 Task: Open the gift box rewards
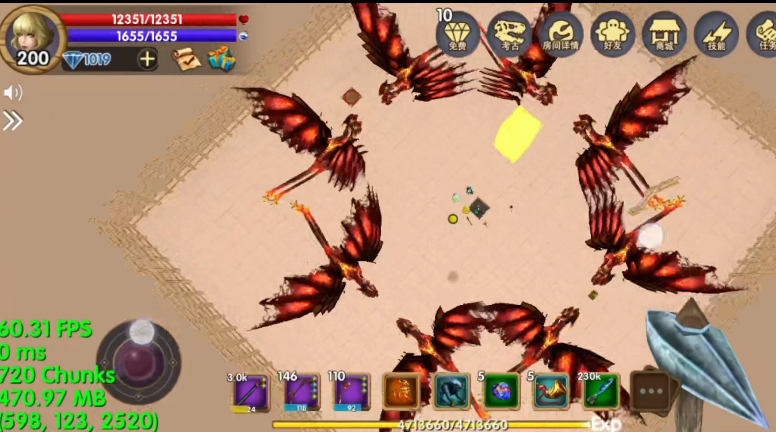tap(220, 59)
